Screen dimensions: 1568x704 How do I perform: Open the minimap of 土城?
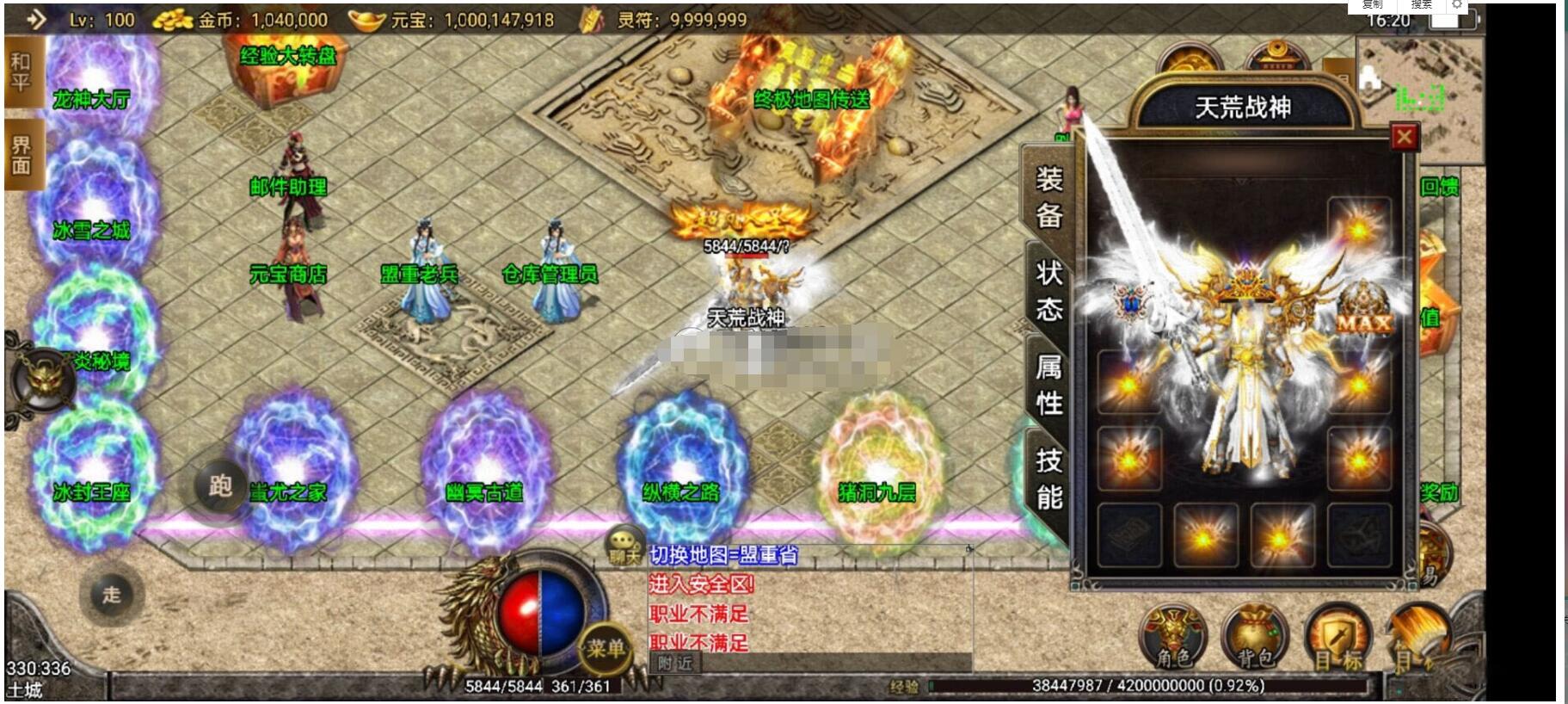click(x=1419, y=90)
